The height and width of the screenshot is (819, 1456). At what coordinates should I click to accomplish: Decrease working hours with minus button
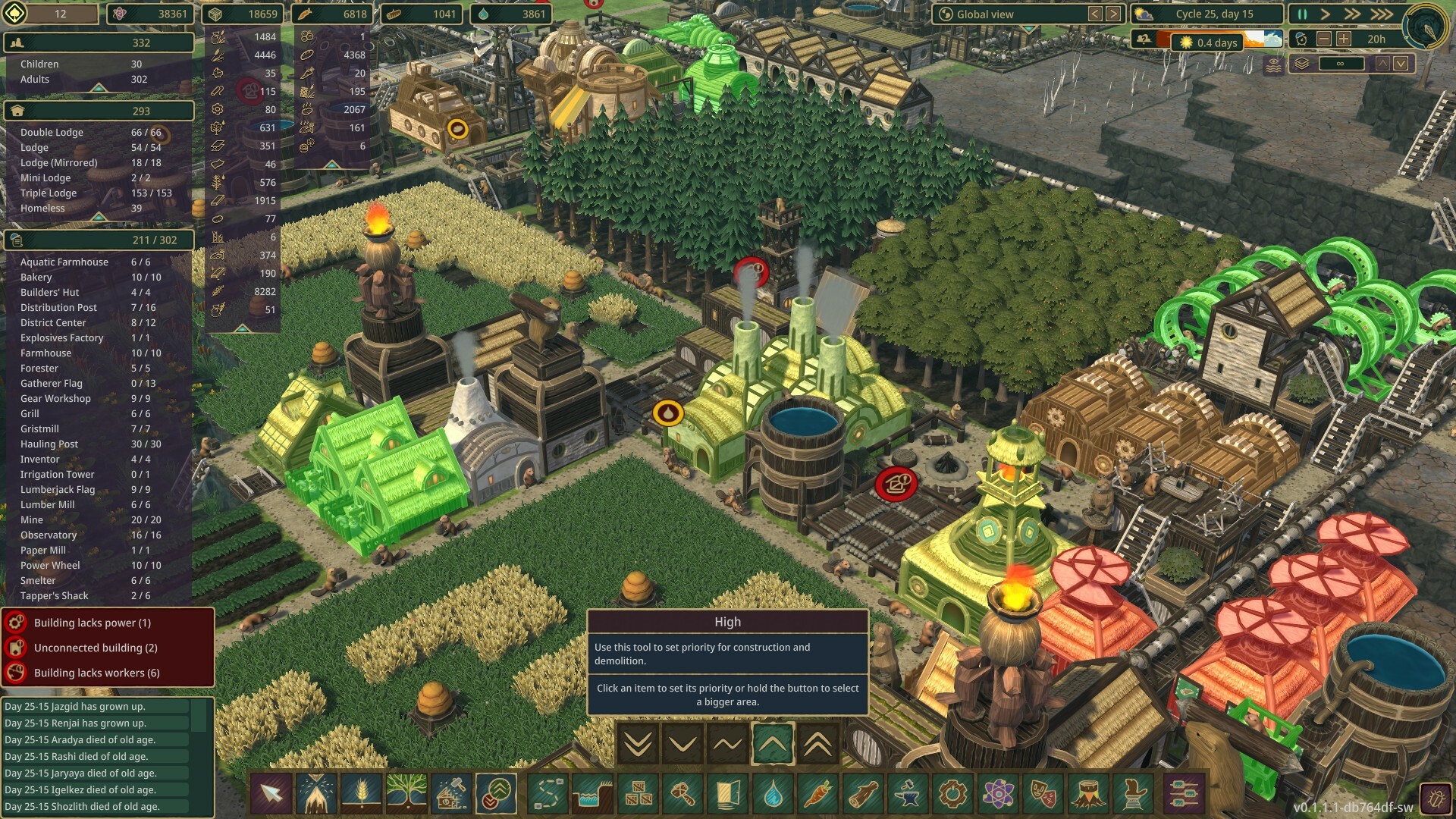click(x=1324, y=39)
